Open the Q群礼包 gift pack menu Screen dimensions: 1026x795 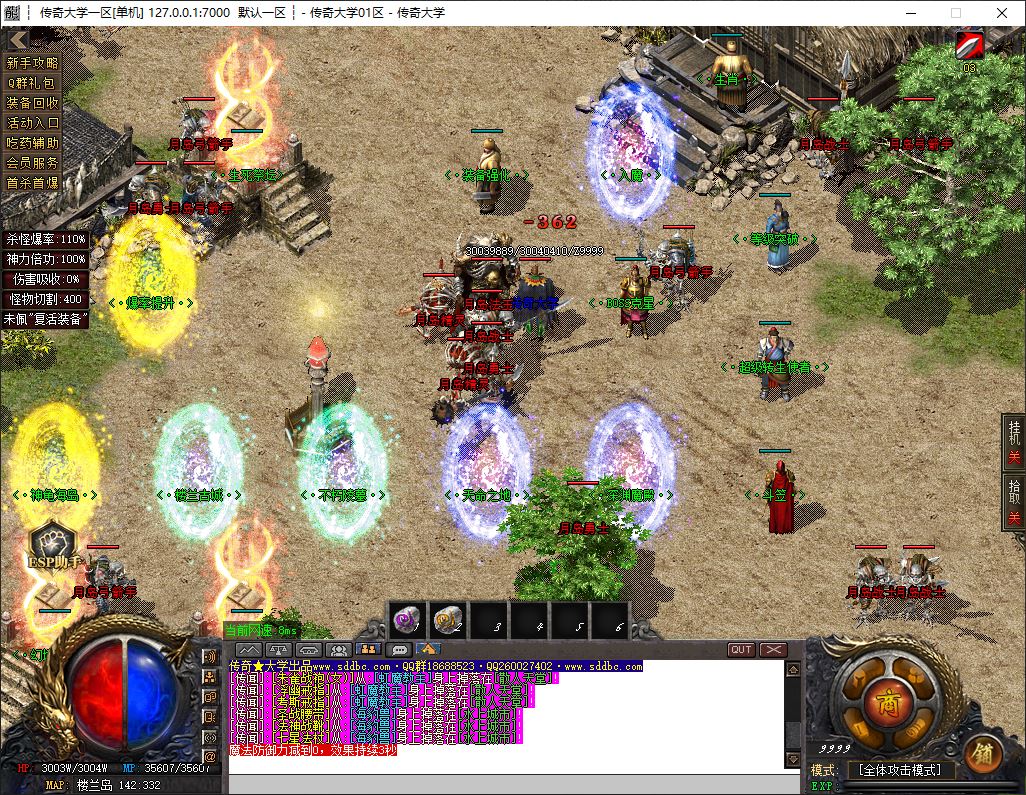34,83
